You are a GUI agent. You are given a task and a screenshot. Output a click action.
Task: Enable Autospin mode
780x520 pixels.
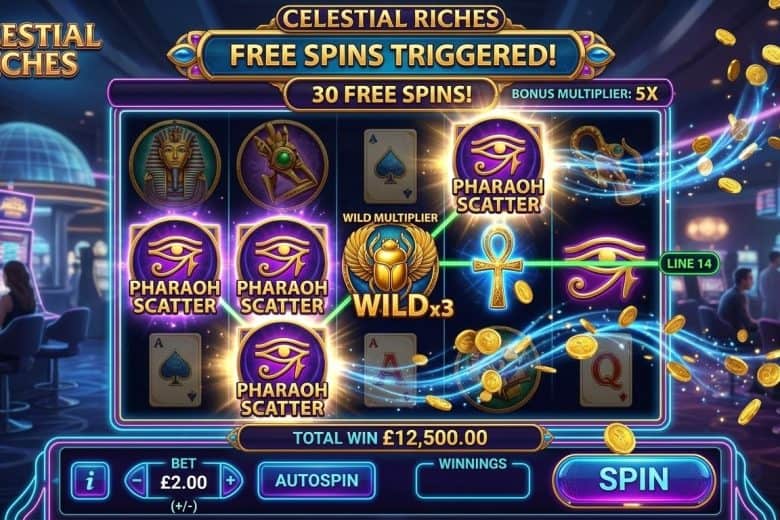click(316, 480)
